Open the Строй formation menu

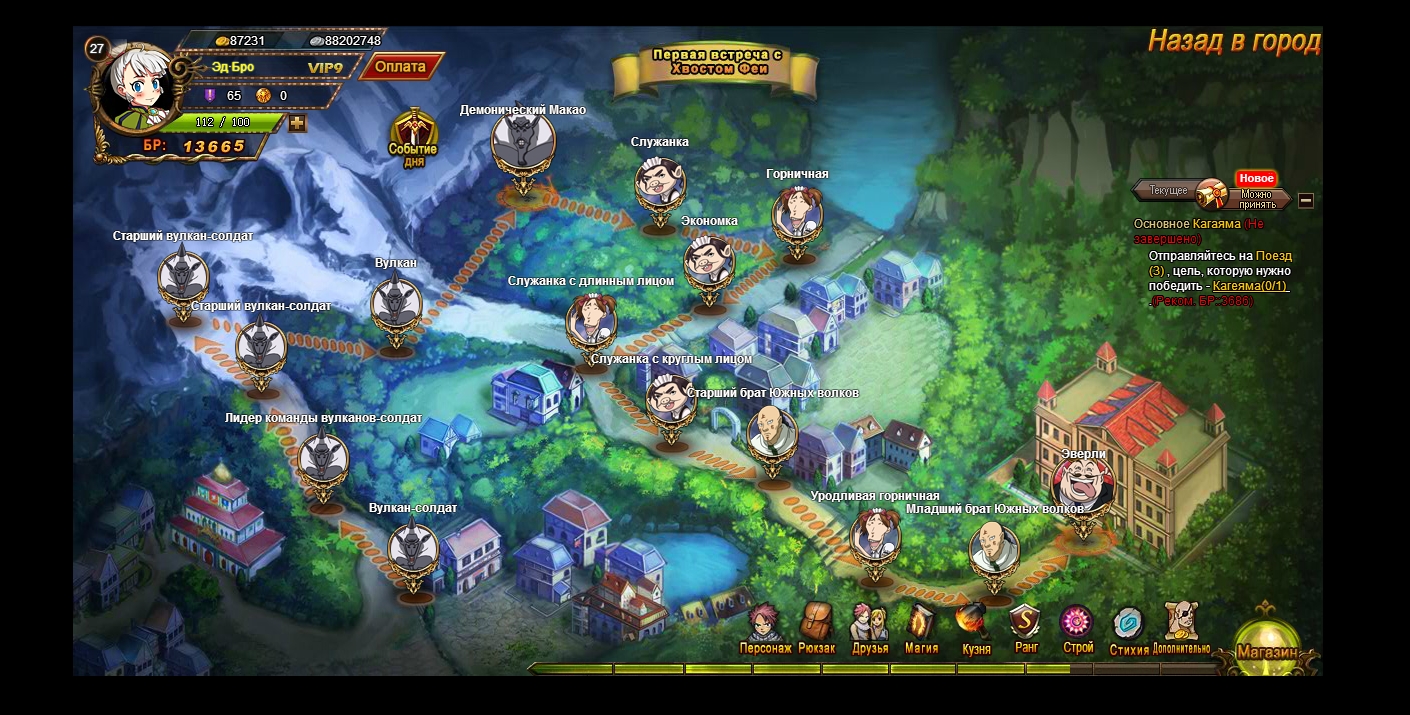pos(1078,629)
